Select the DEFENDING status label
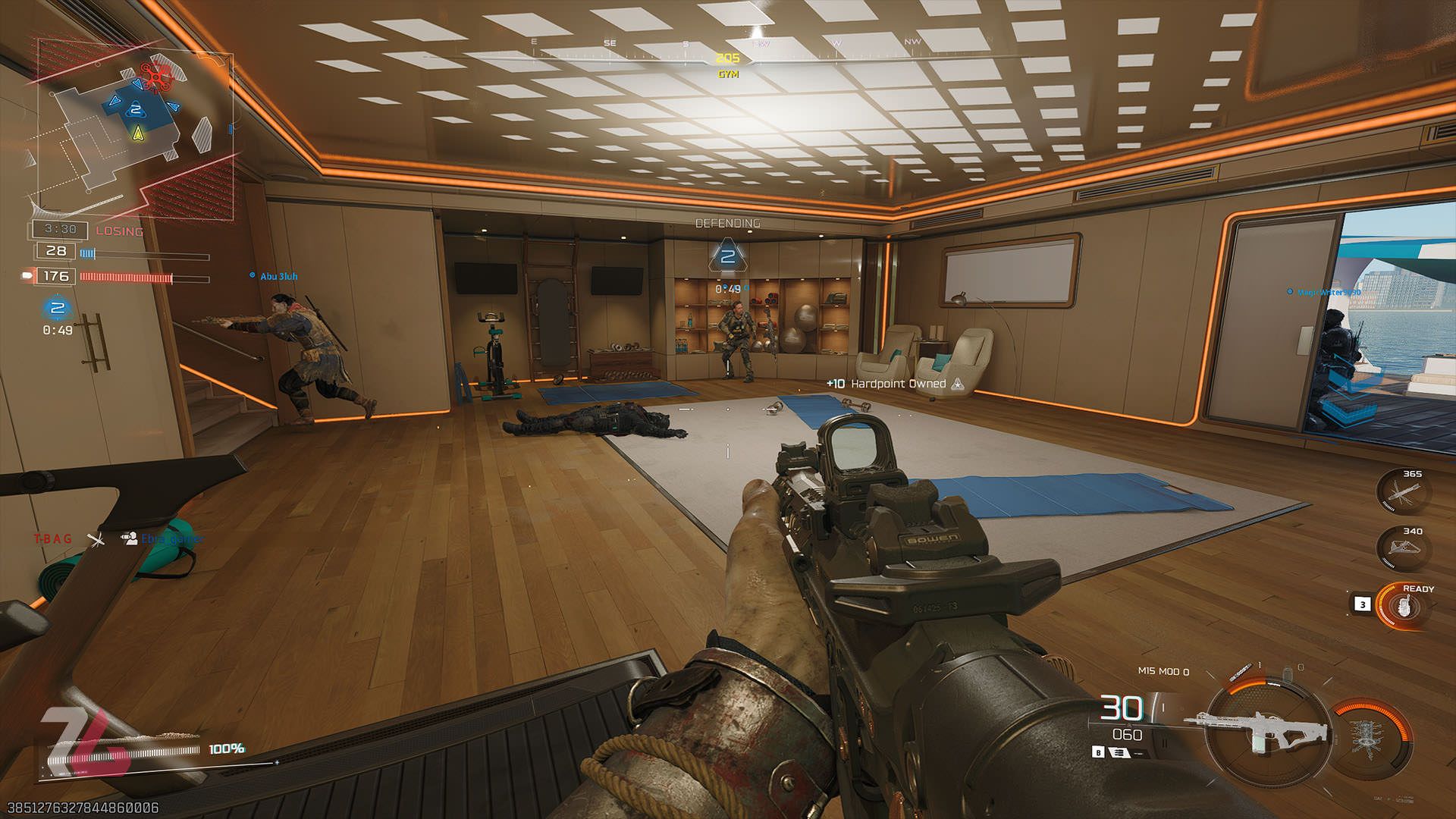 726,224
